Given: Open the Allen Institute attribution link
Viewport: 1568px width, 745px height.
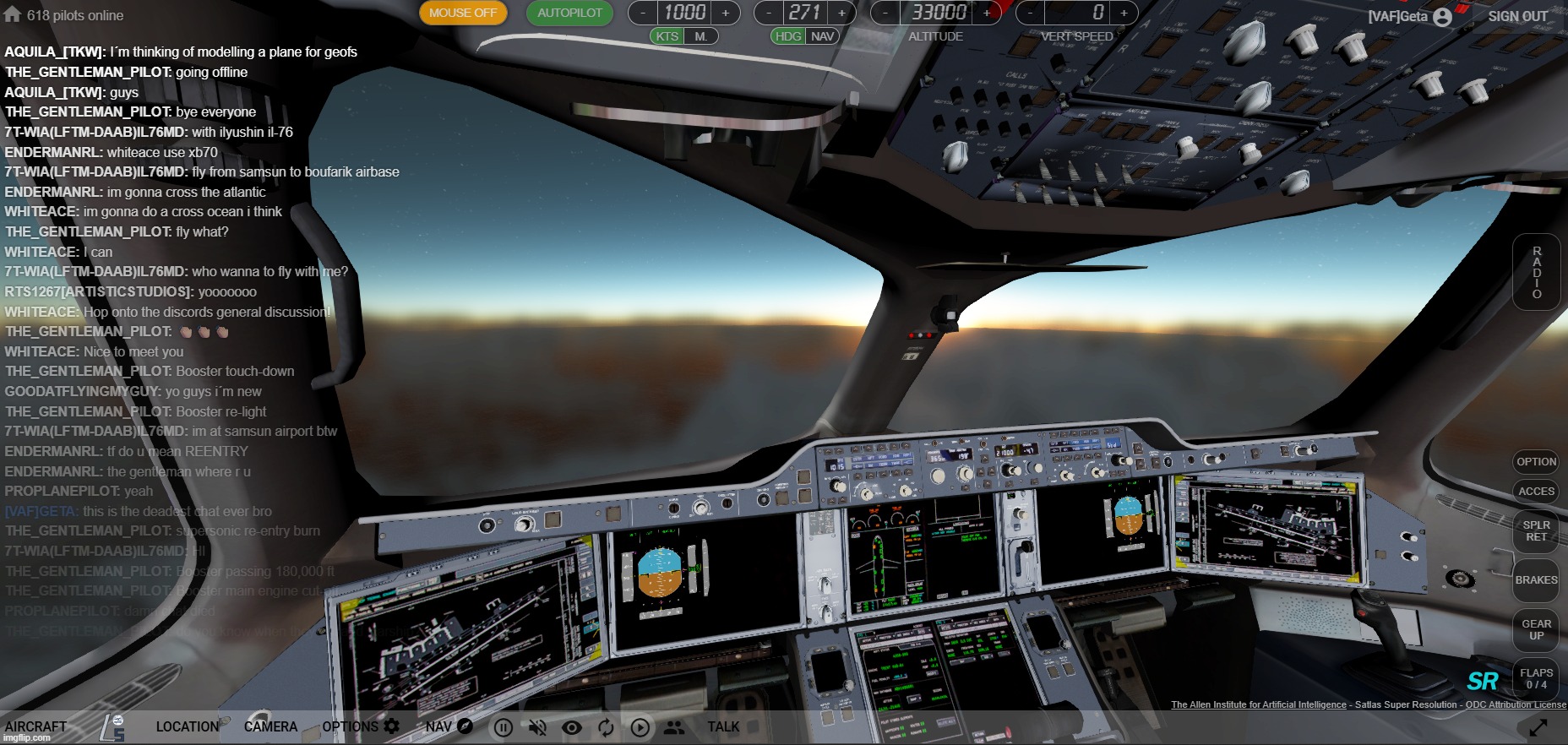Looking at the screenshot, I should point(1258,704).
